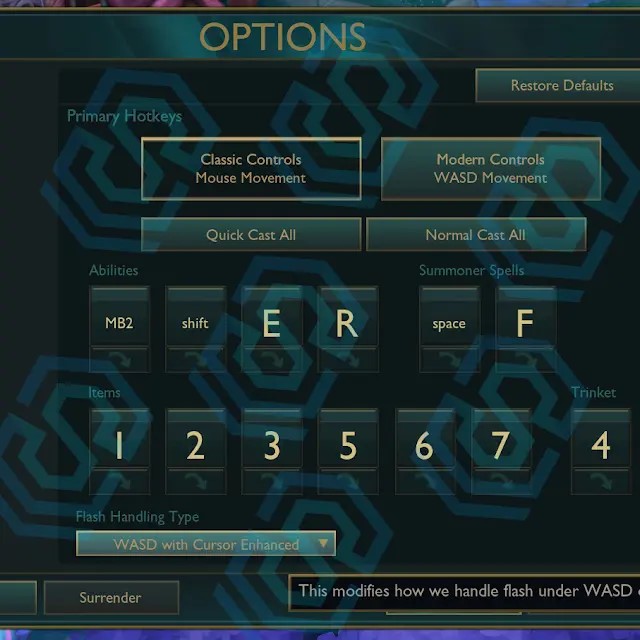640x640 pixels.
Task: Rebind the space summoner spell key
Action: tap(449, 323)
